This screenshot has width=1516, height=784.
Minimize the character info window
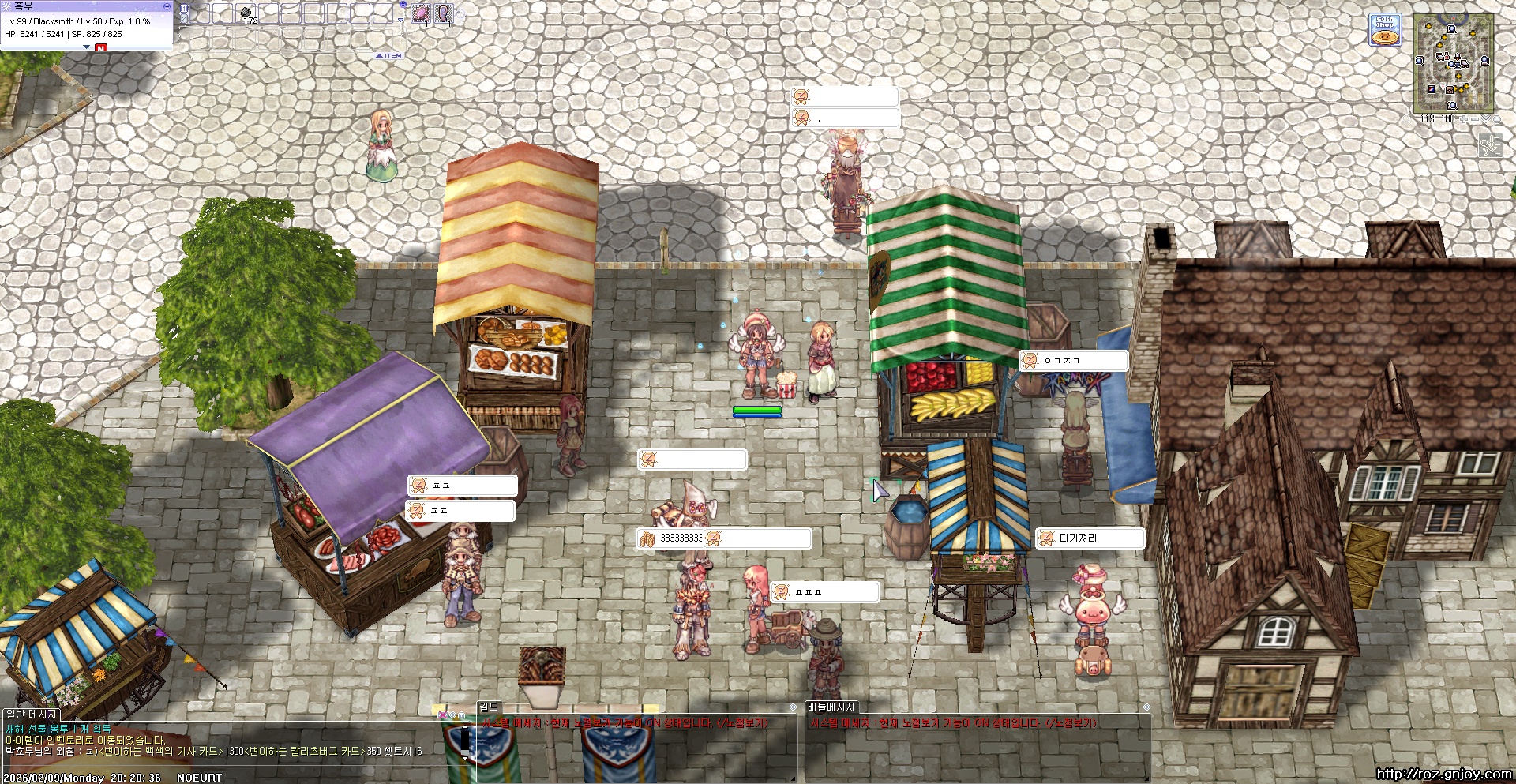166,6
